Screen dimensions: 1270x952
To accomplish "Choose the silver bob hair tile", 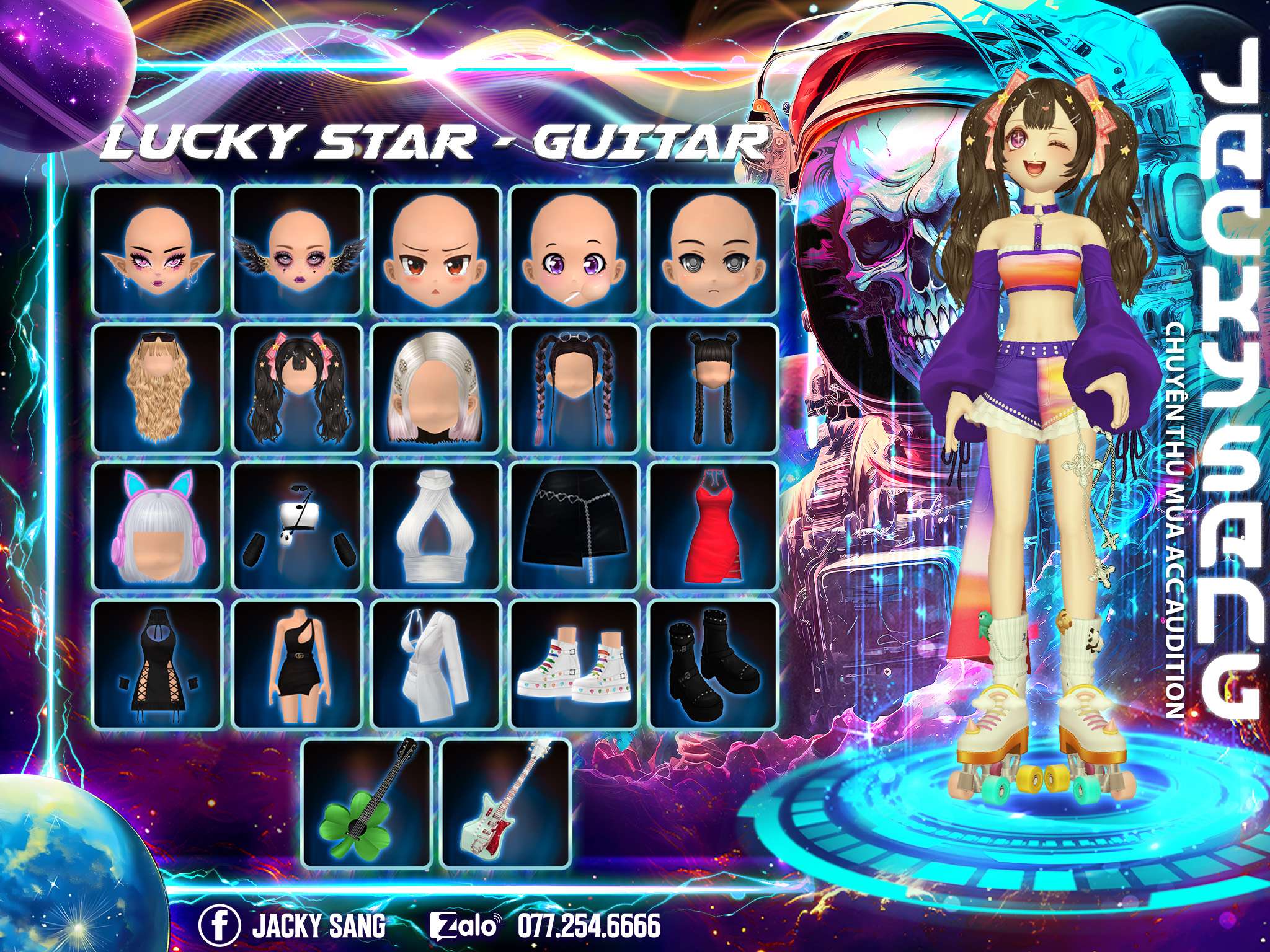I will click(435, 389).
